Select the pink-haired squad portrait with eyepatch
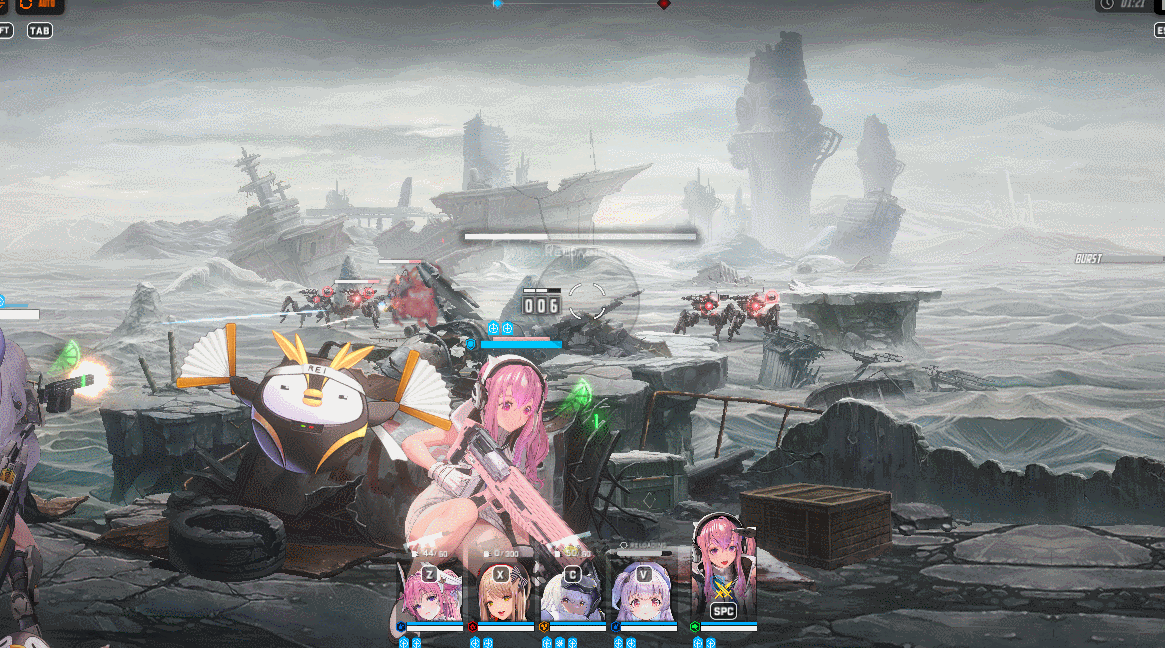 pyautogui.click(x=430, y=596)
